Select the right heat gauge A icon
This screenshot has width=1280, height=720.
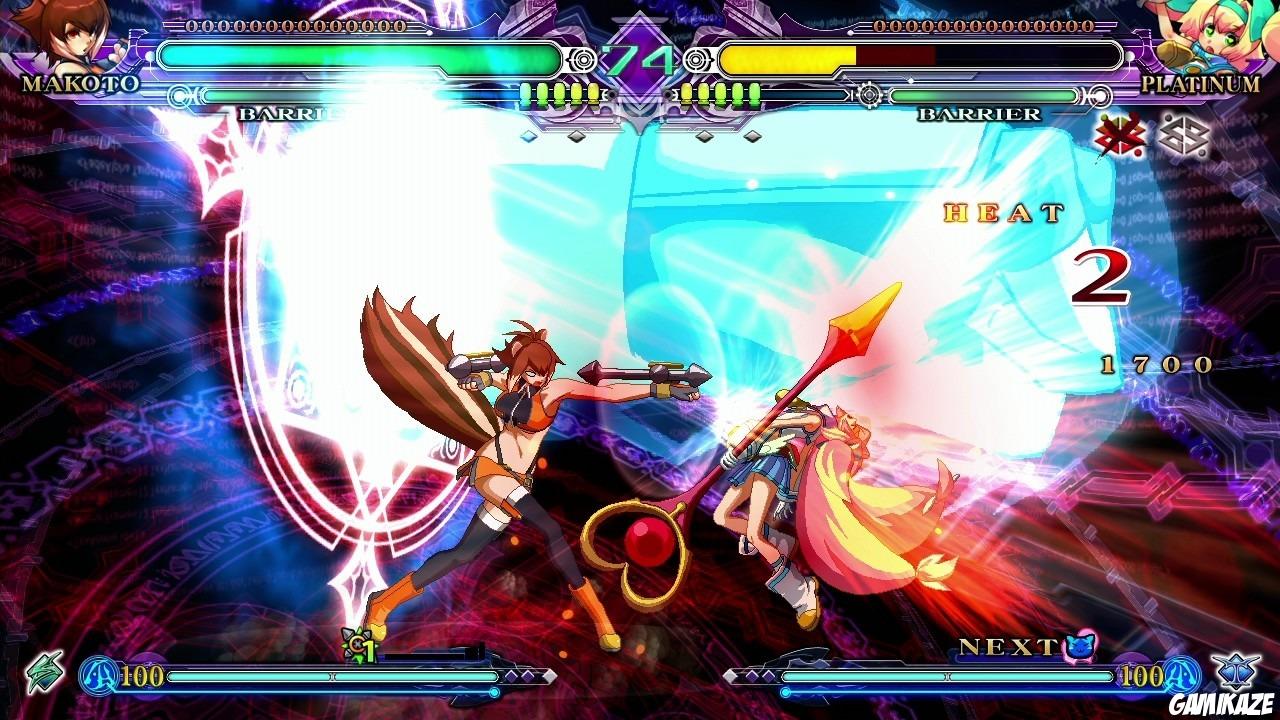1182,674
